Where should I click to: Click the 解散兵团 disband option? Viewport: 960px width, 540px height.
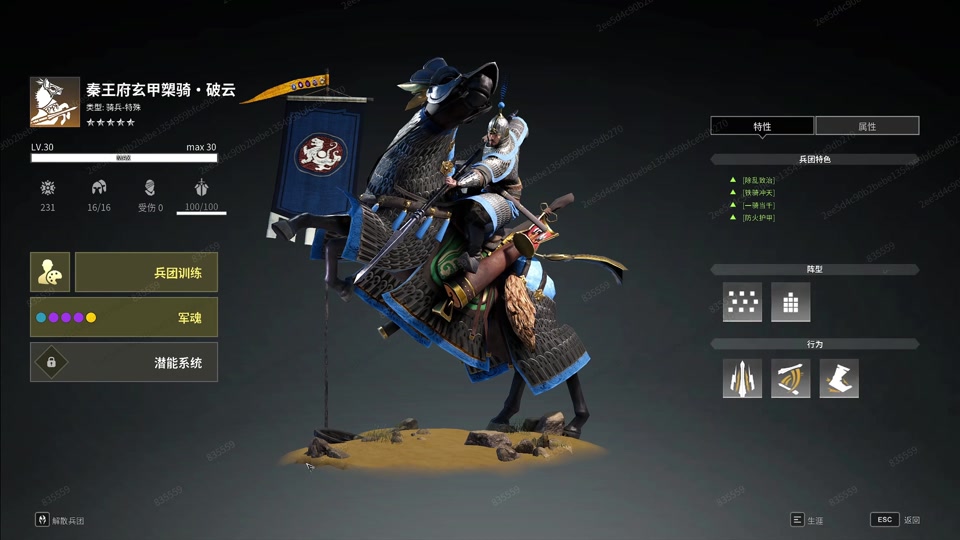pyautogui.click(x=60, y=521)
